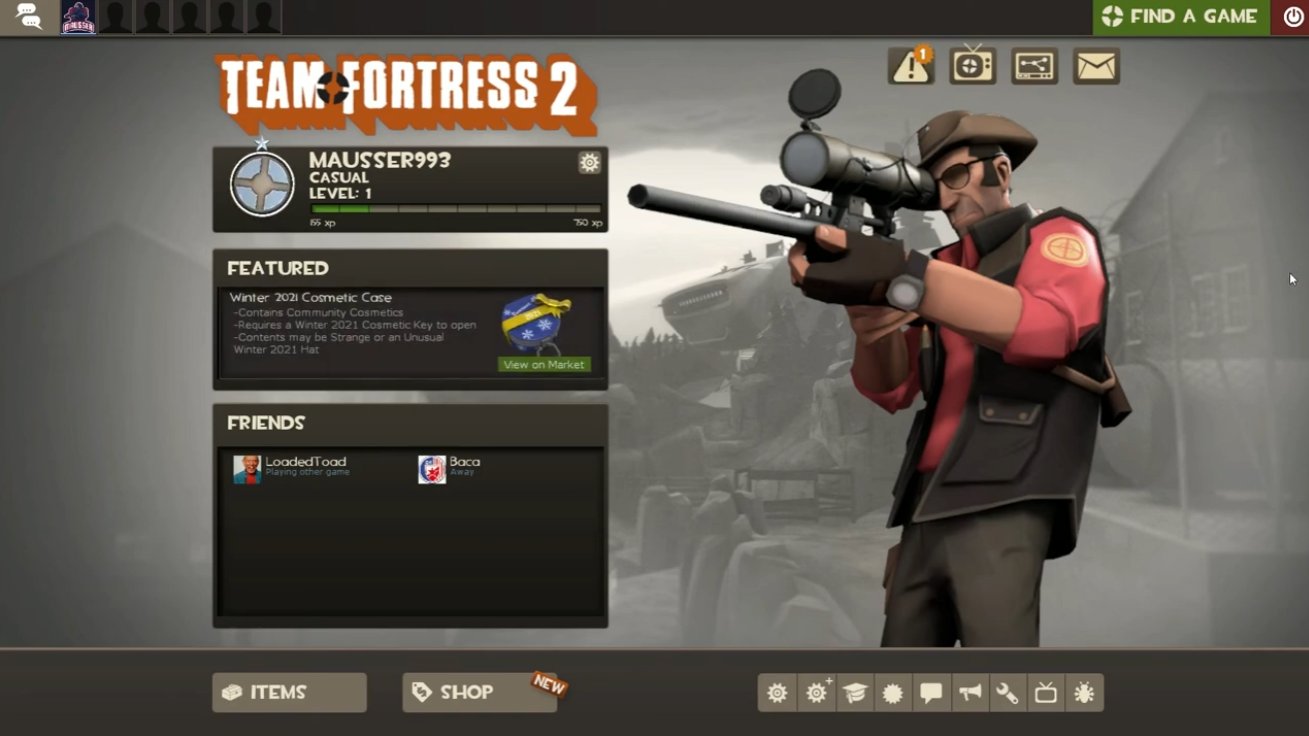Click the share-screen streaming icon
The image size is (1309, 736).
(x=1034, y=66)
